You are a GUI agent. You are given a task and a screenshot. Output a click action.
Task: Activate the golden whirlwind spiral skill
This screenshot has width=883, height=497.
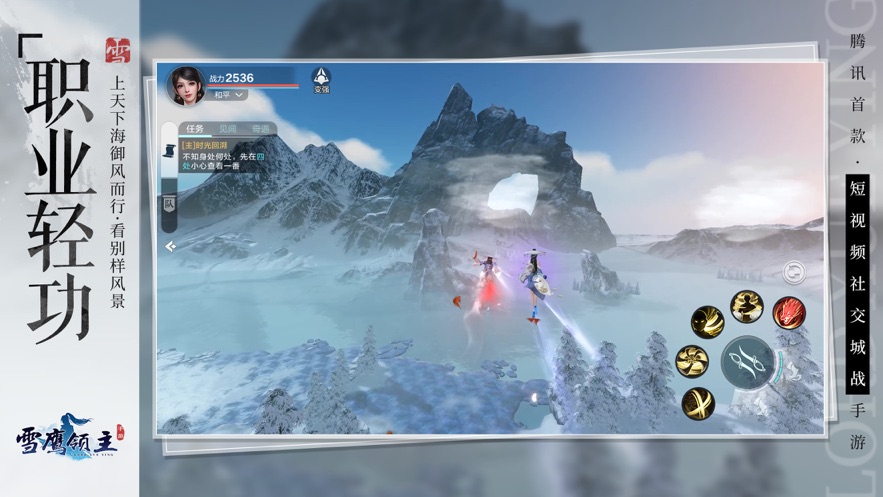[692, 360]
